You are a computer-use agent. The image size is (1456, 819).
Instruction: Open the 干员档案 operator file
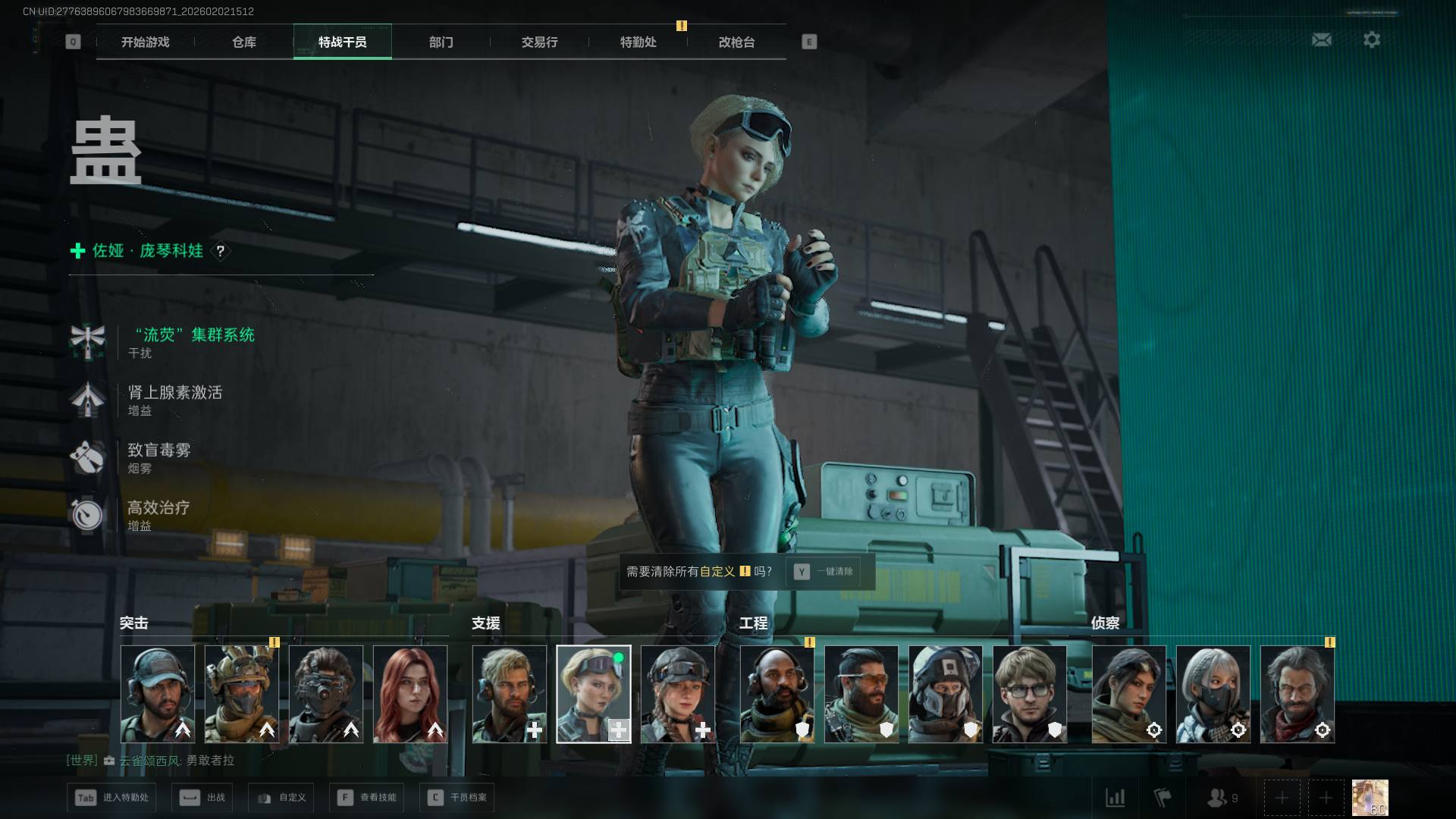tap(457, 798)
